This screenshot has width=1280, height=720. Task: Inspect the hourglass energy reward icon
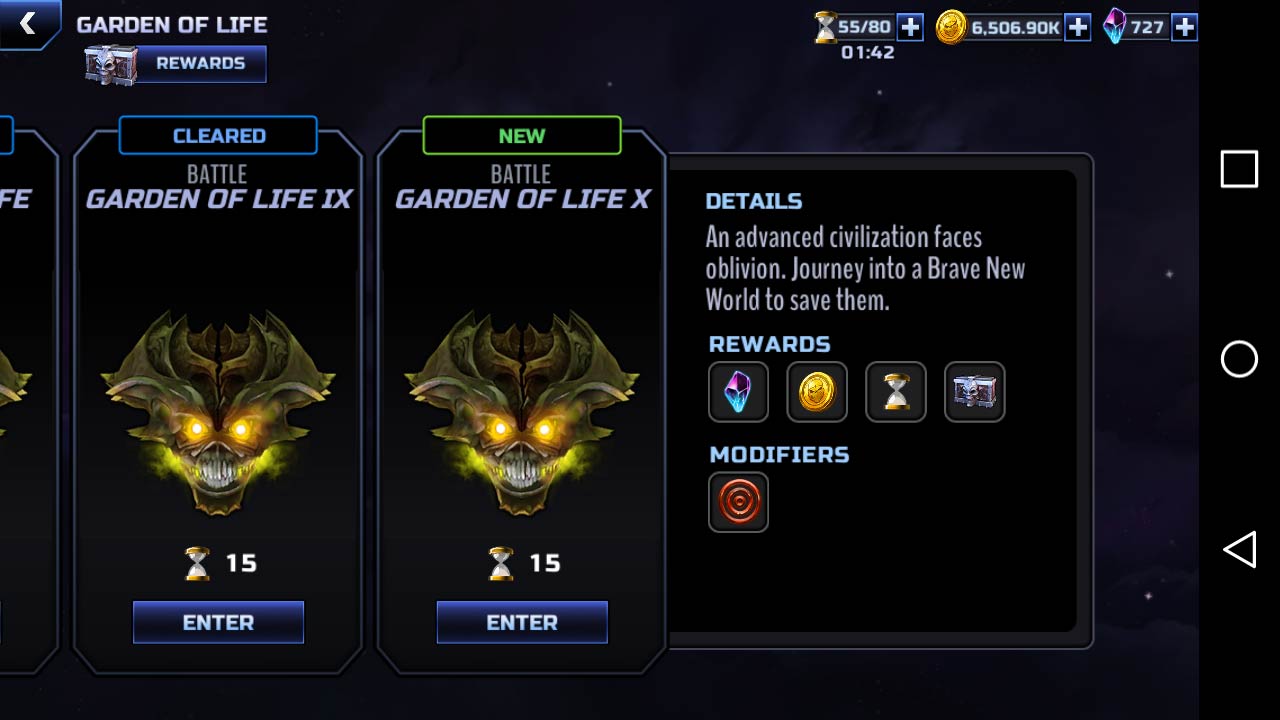pyautogui.click(x=896, y=392)
